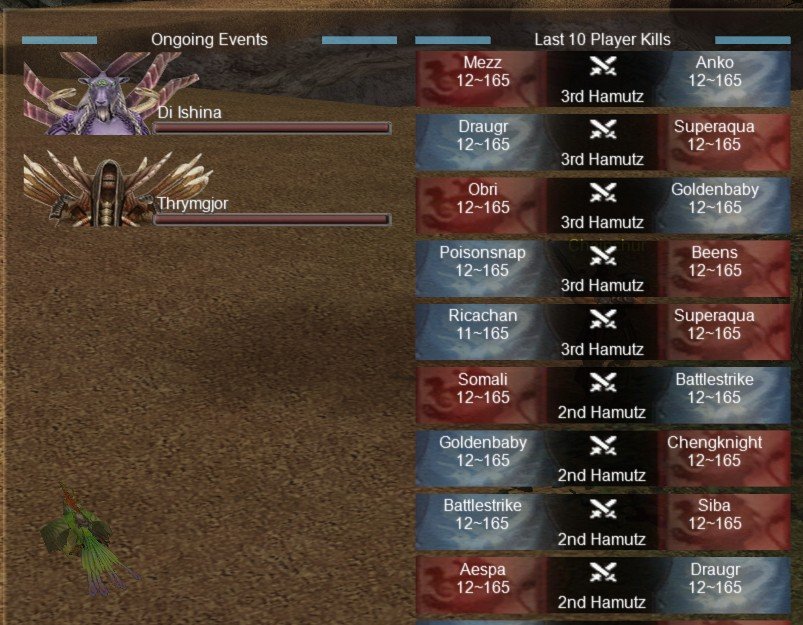Open the Mezz versus Anko kill row
Screen dimensions: 803x625
click(x=602, y=80)
